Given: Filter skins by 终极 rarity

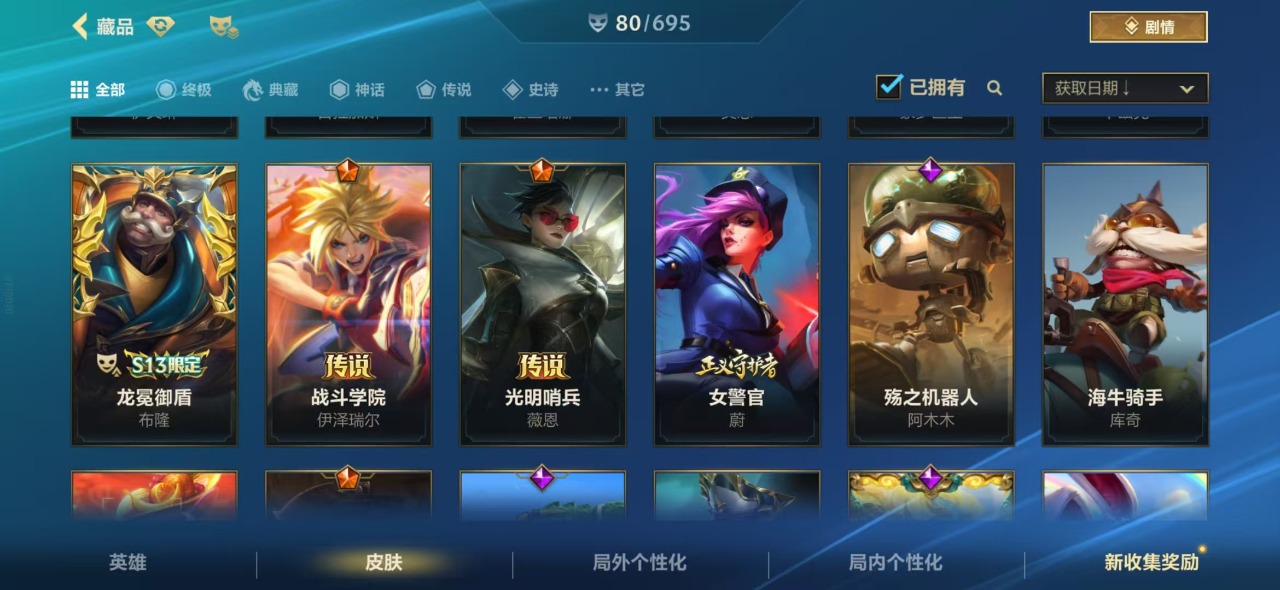Looking at the screenshot, I should coord(184,90).
